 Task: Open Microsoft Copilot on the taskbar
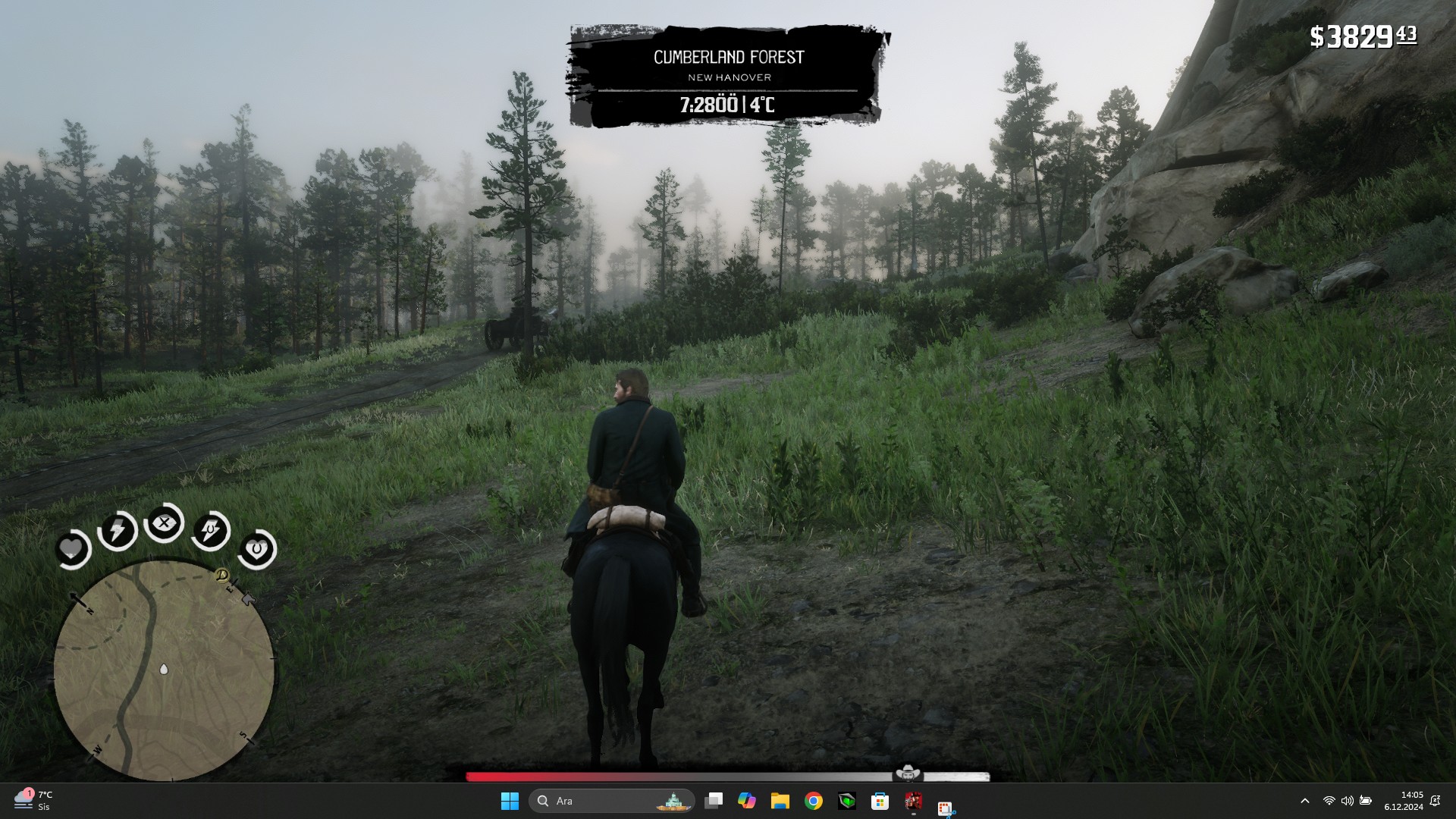(x=747, y=801)
